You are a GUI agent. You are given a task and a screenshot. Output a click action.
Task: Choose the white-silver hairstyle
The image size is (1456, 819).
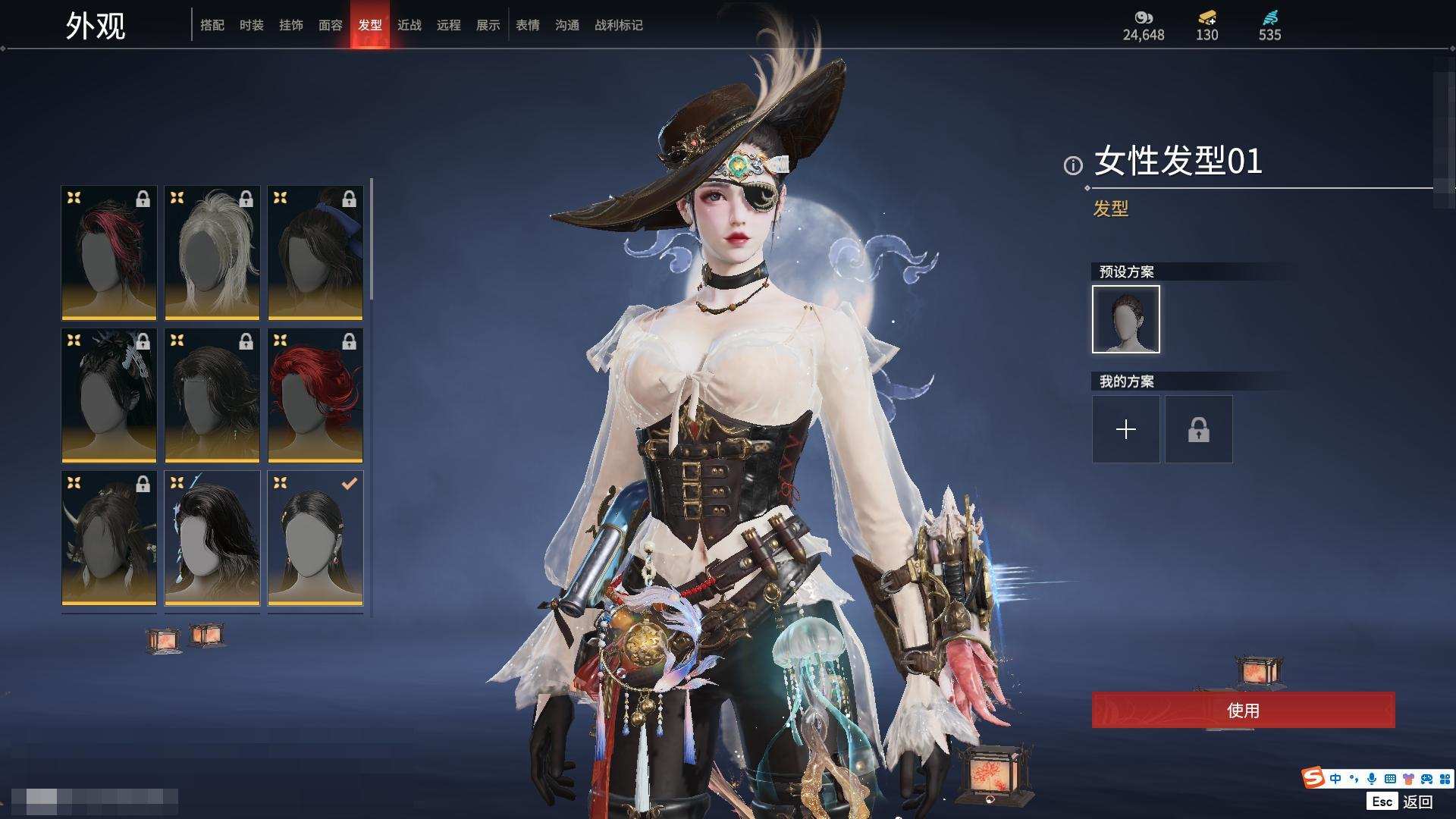point(212,253)
